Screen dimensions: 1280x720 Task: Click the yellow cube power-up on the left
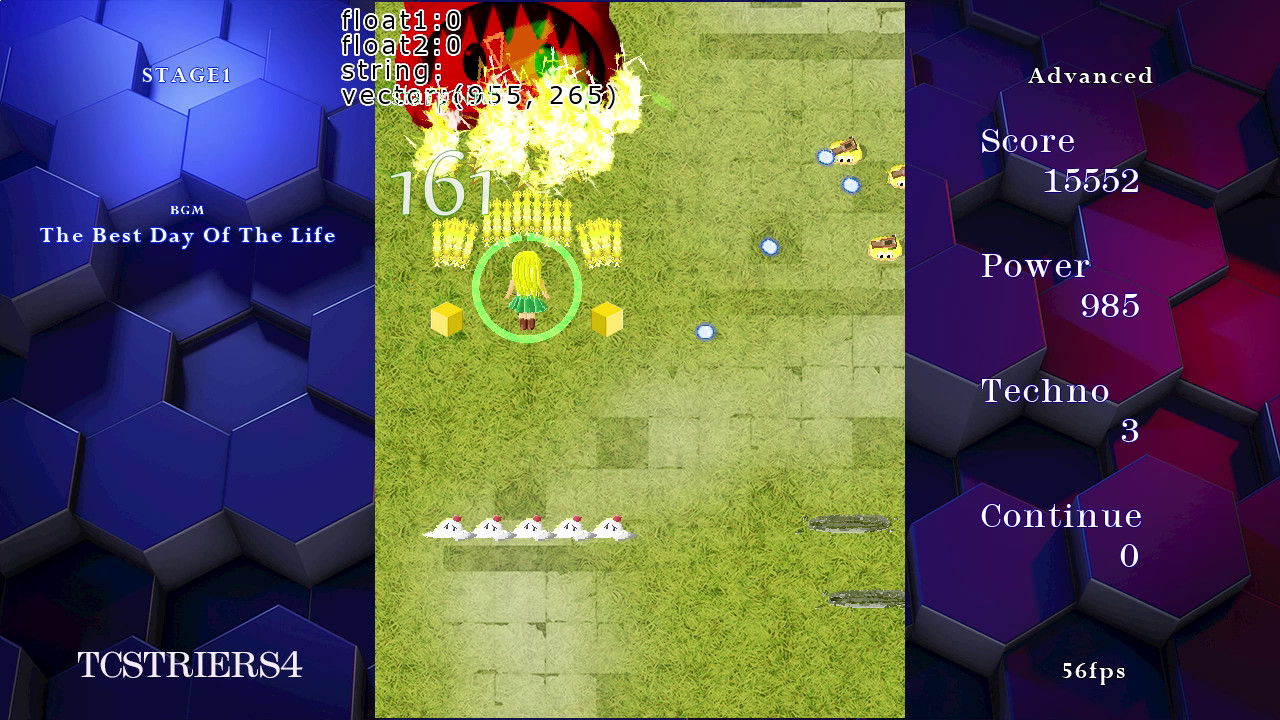[x=448, y=318]
